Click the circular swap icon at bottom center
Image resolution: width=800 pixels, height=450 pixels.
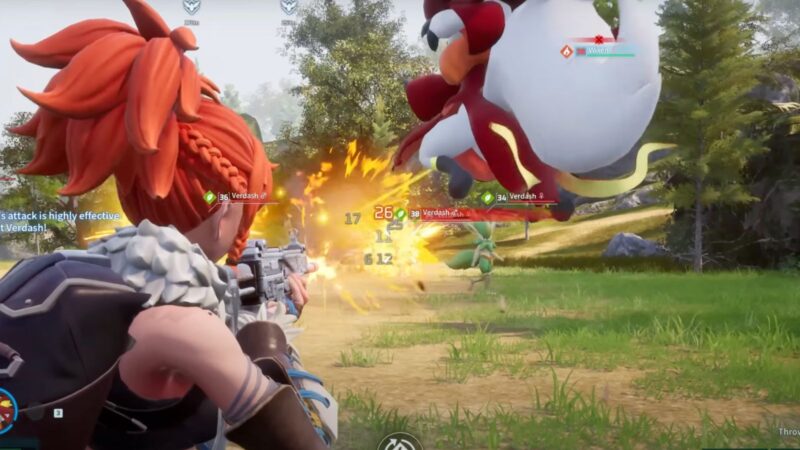pyautogui.click(x=400, y=442)
